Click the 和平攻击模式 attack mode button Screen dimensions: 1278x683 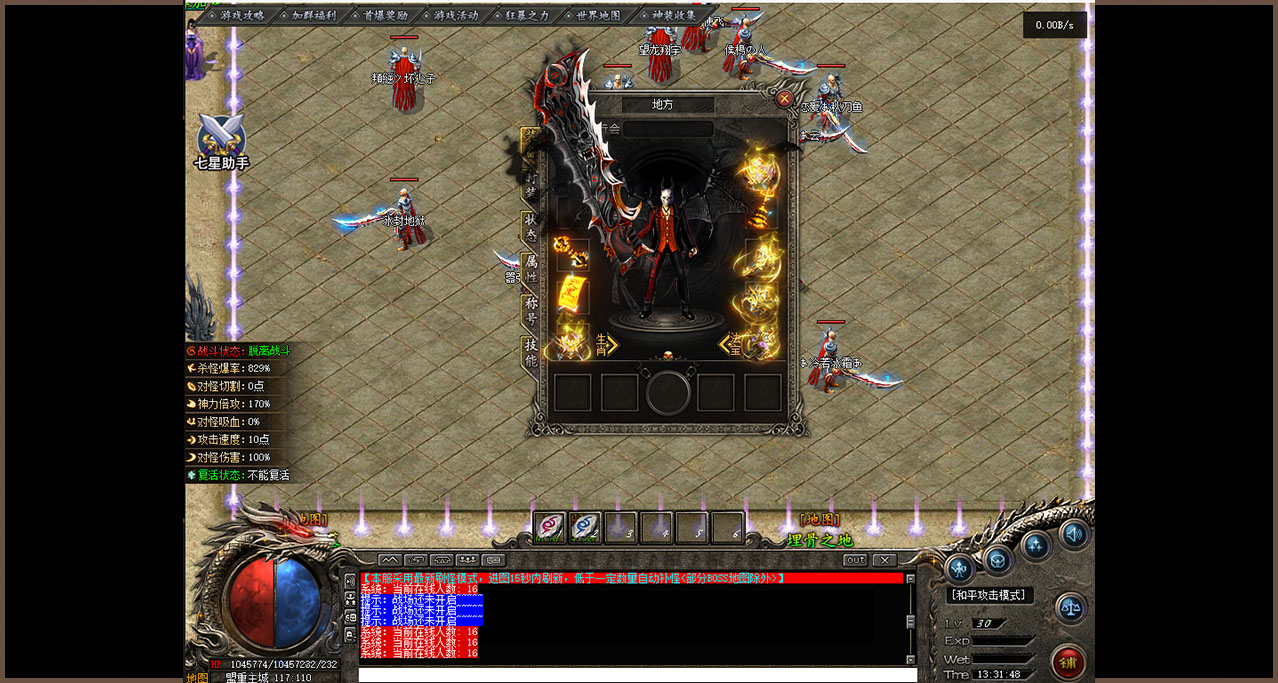[x=989, y=595]
